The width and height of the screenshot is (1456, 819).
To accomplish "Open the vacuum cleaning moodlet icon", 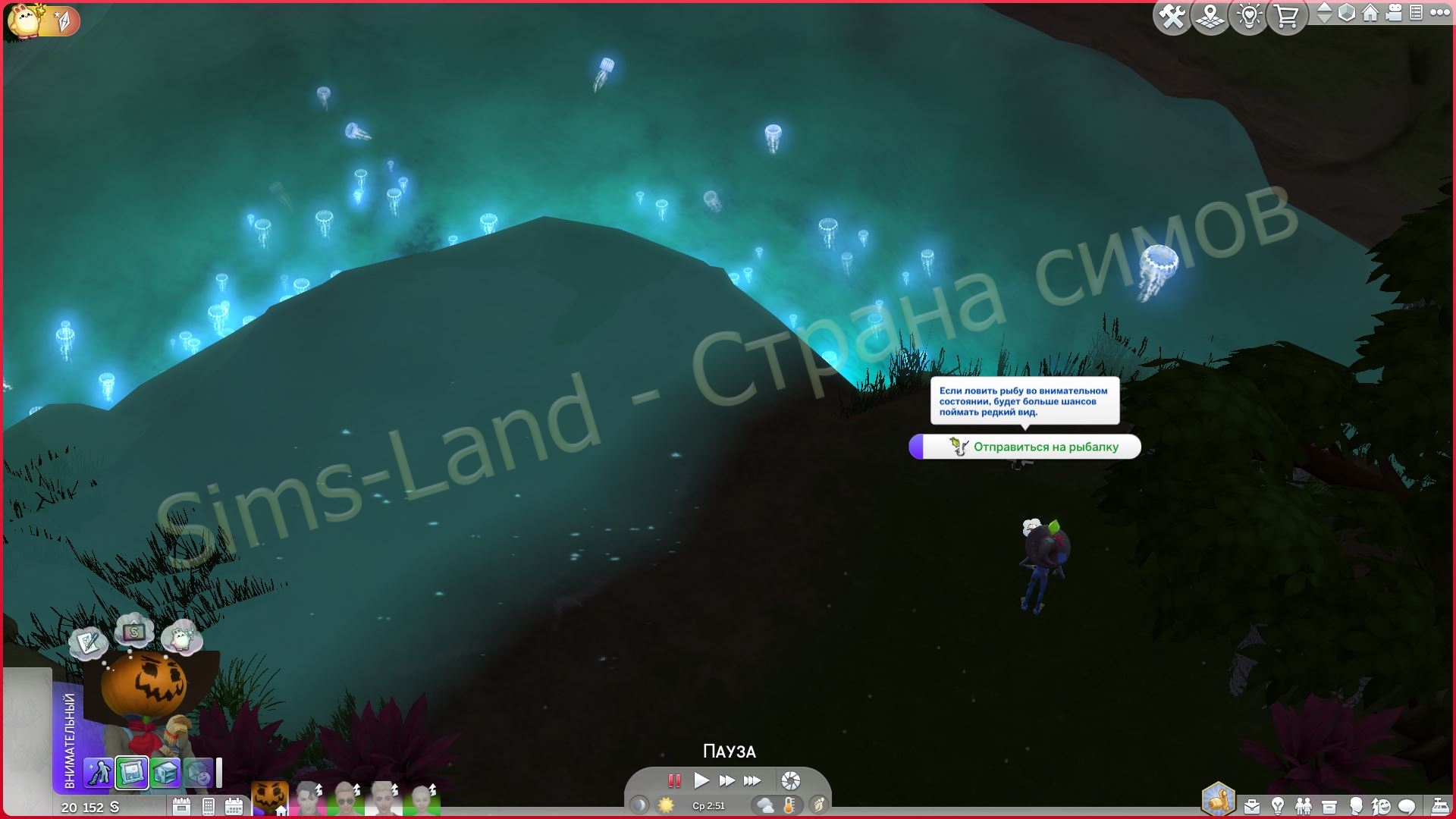I will (x=98, y=773).
